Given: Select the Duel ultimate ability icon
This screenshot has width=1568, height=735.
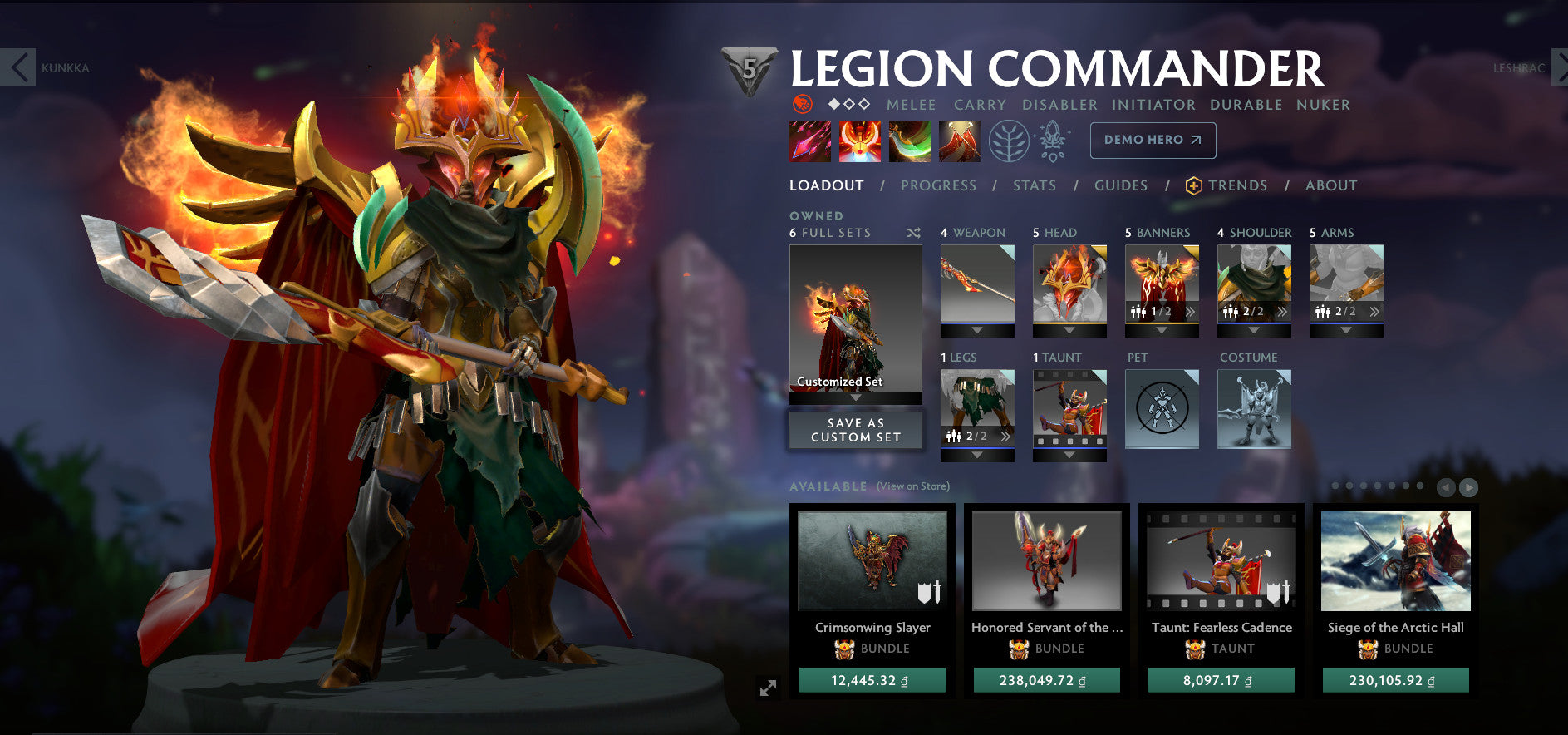Looking at the screenshot, I should (x=959, y=140).
